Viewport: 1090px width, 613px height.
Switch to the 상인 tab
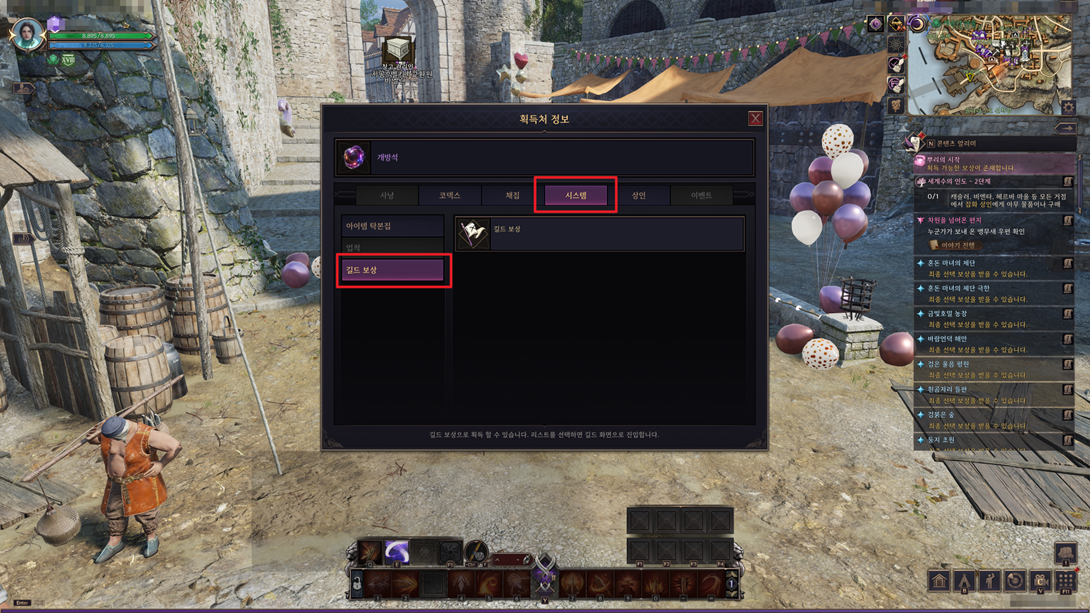coord(638,196)
